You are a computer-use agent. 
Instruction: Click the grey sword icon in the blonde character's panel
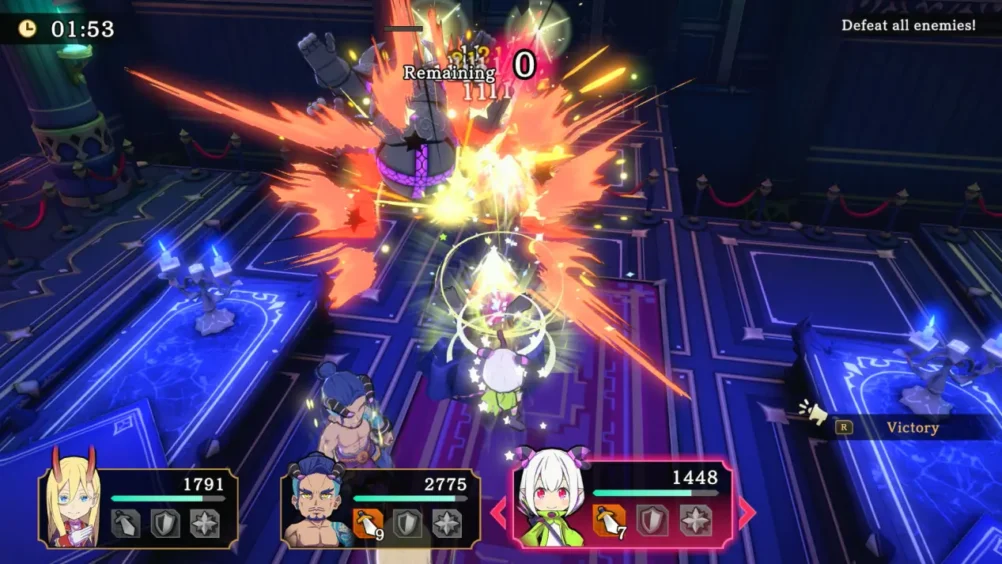click(x=125, y=523)
